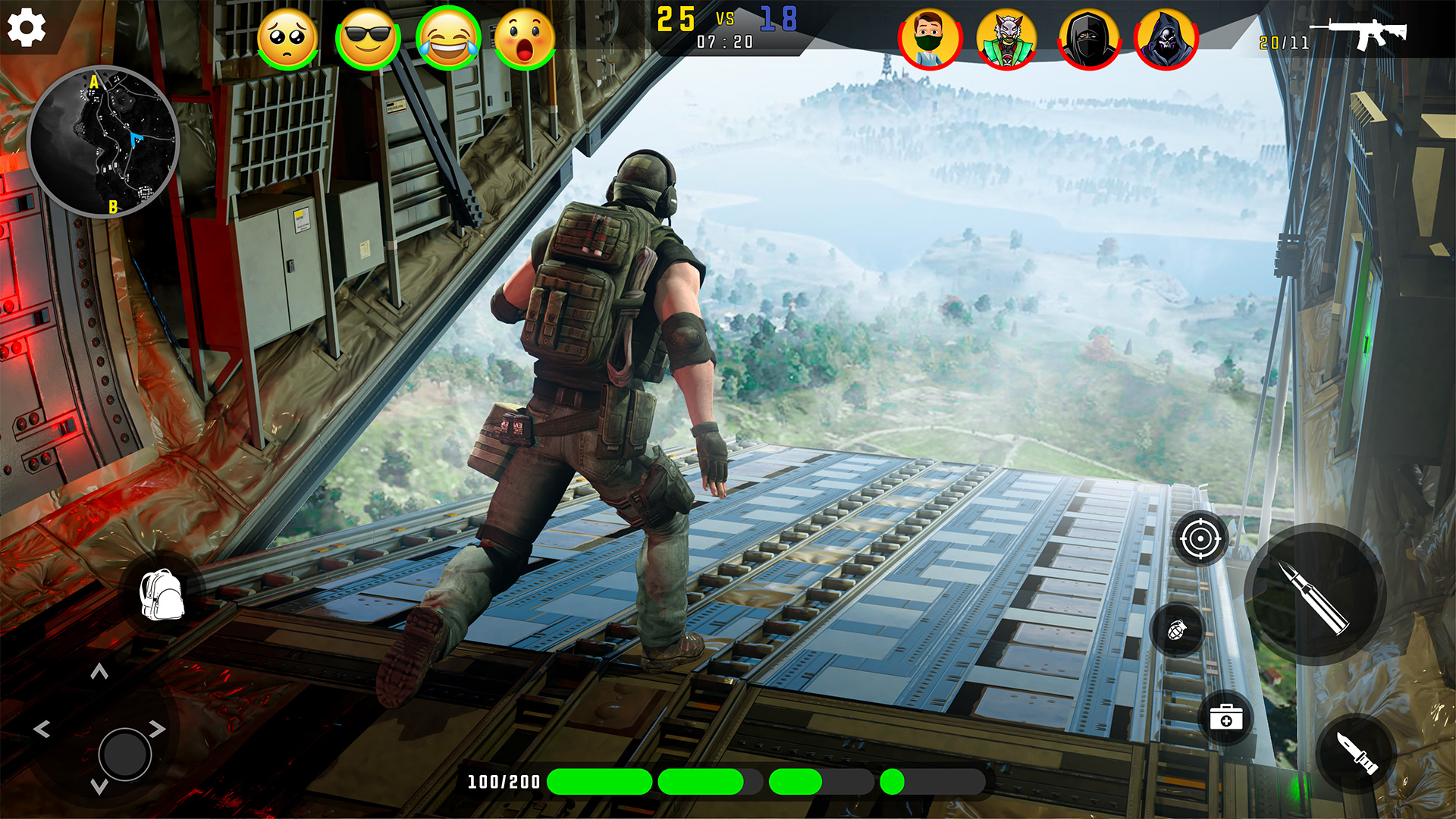Send the laughing emoji reaction

click(x=449, y=36)
